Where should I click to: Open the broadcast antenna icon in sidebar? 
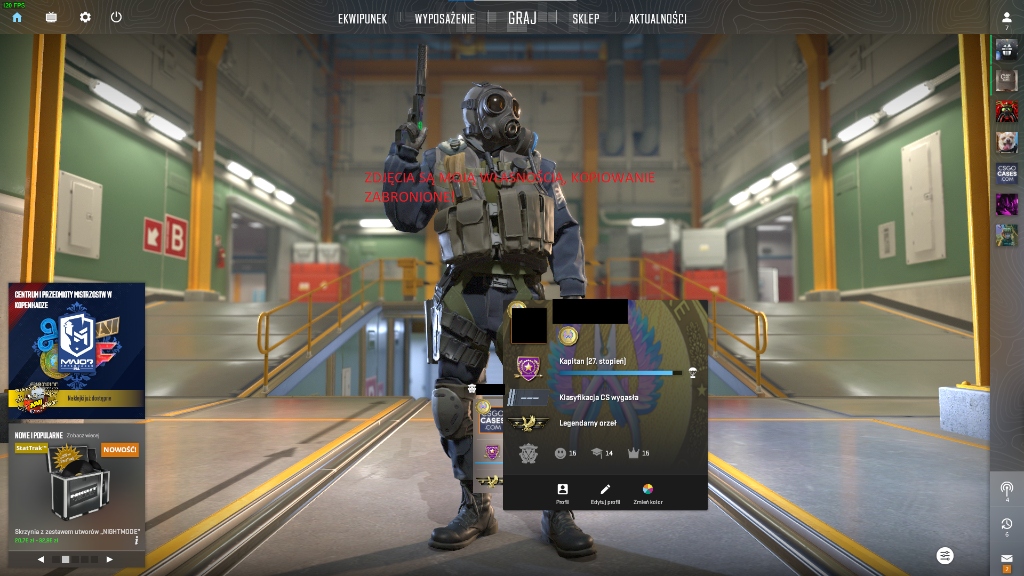pos(1006,489)
